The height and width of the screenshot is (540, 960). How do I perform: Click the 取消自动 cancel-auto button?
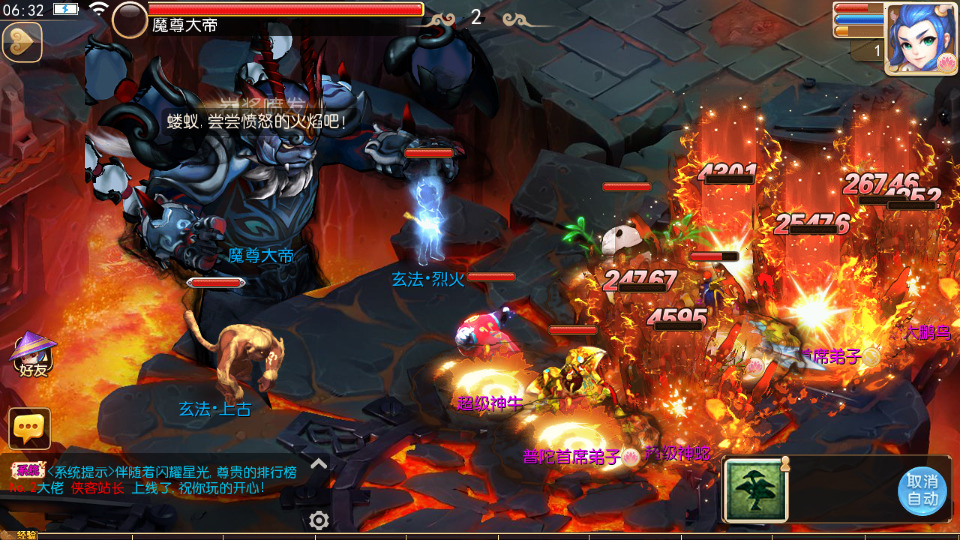pos(921,490)
